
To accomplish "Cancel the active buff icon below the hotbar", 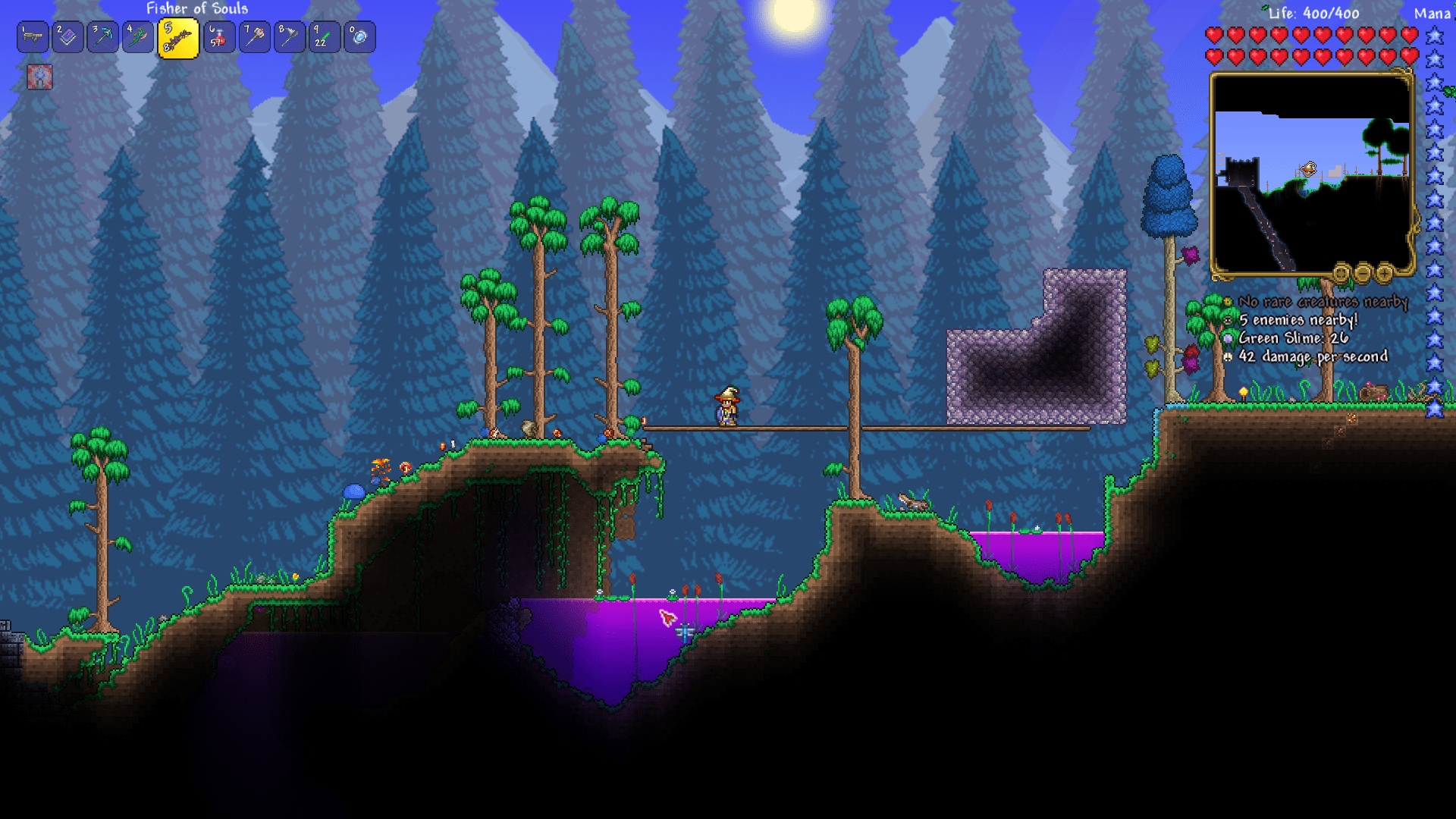I will click(39, 77).
